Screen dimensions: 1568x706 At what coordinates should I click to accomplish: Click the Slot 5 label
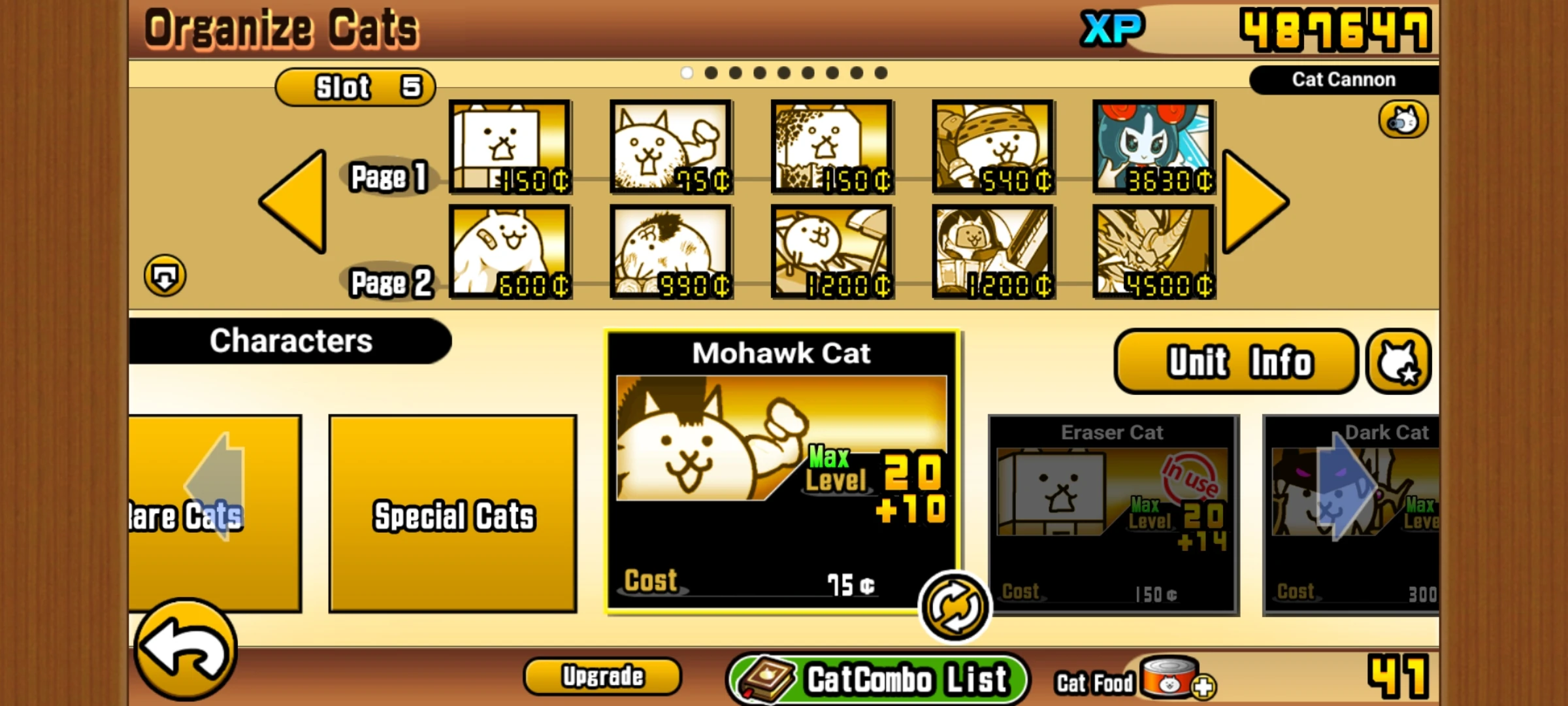click(x=356, y=86)
